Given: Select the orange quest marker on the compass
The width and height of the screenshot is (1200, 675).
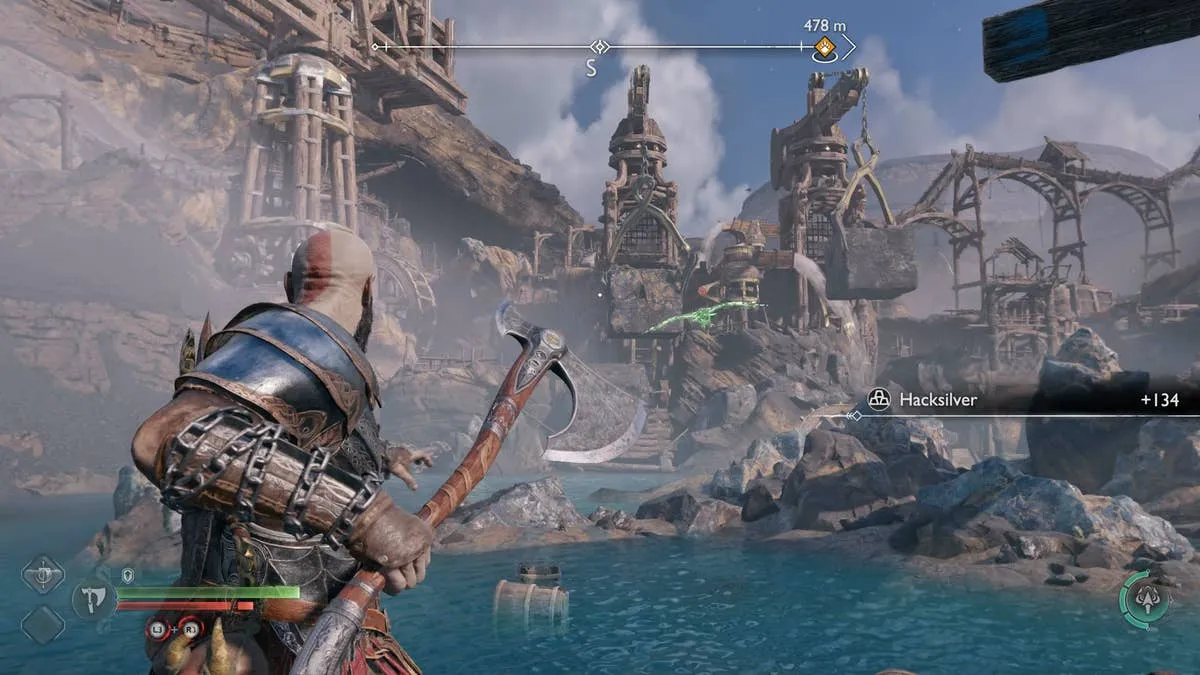Looking at the screenshot, I should click(824, 46).
